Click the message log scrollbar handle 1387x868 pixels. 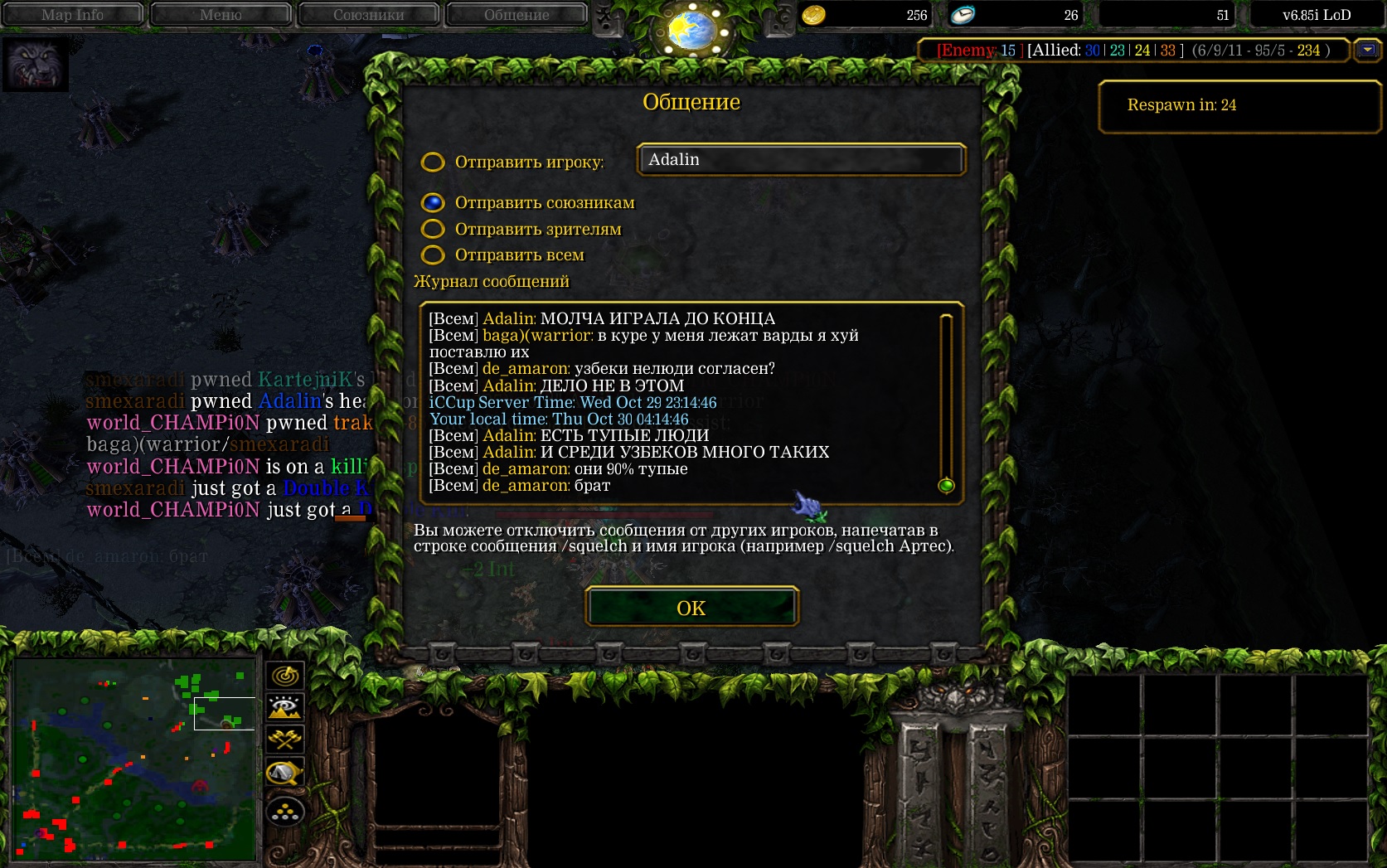pyautogui.click(x=946, y=486)
